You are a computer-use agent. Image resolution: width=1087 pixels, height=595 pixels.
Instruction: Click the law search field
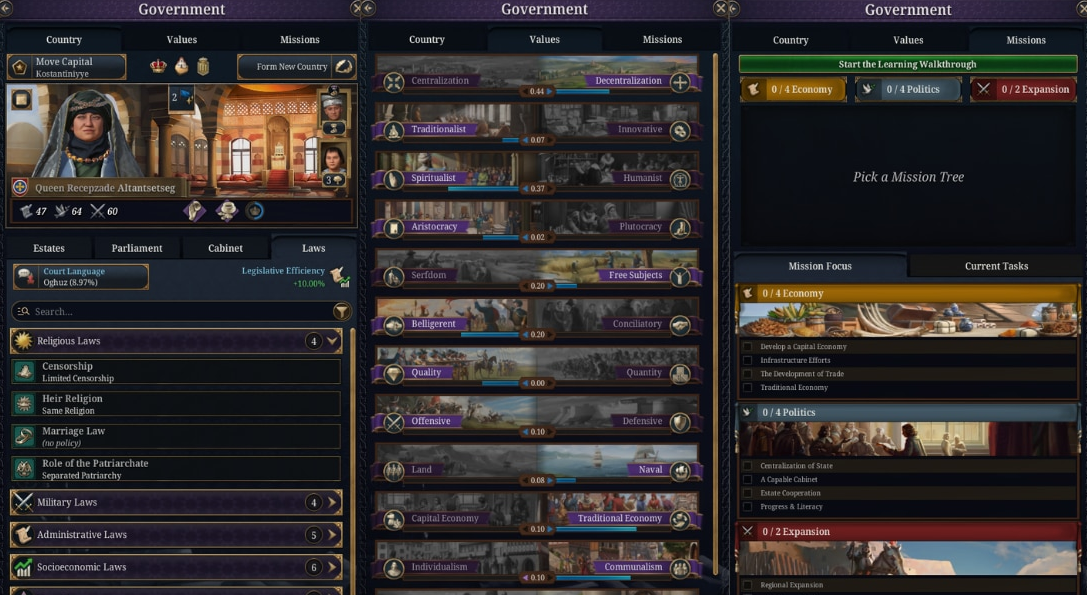170,312
